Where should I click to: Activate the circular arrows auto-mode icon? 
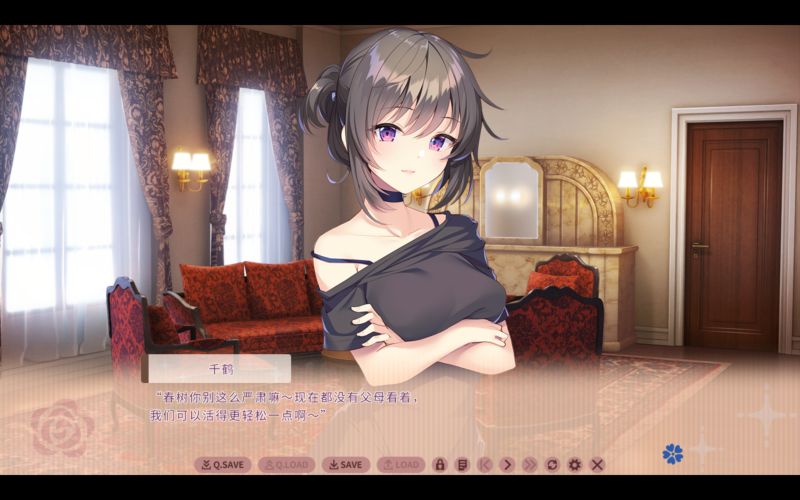(552, 464)
